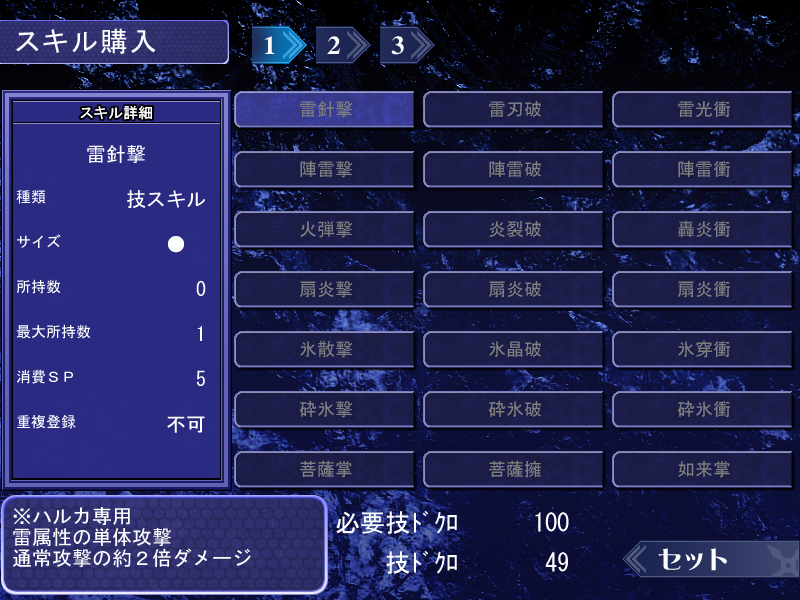This screenshot has height=600, width=800.
Task: Choose the 雷刃破 skill button
Action: [514, 109]
